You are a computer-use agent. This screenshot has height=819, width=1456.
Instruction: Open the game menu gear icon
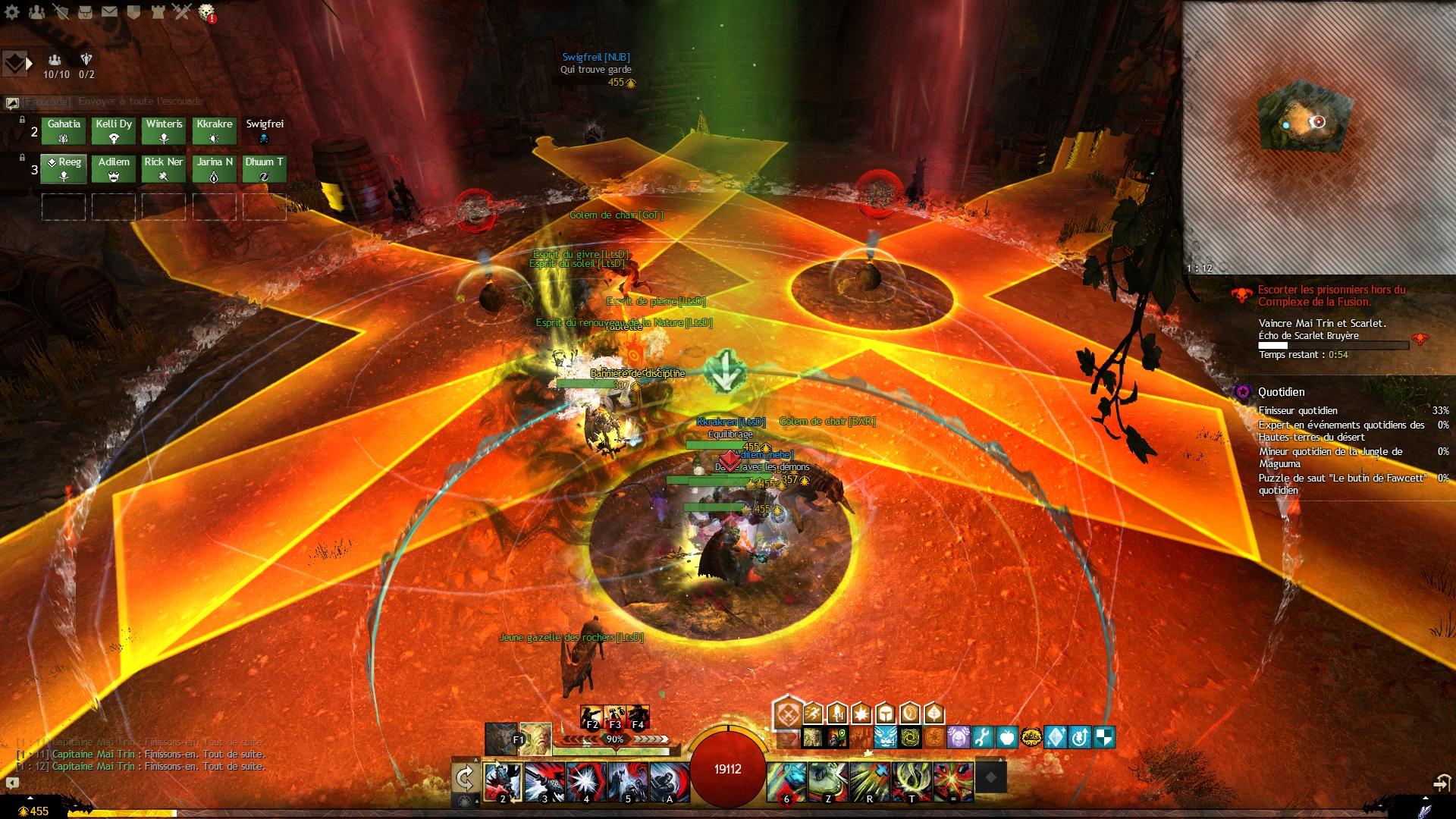(12, 11)
